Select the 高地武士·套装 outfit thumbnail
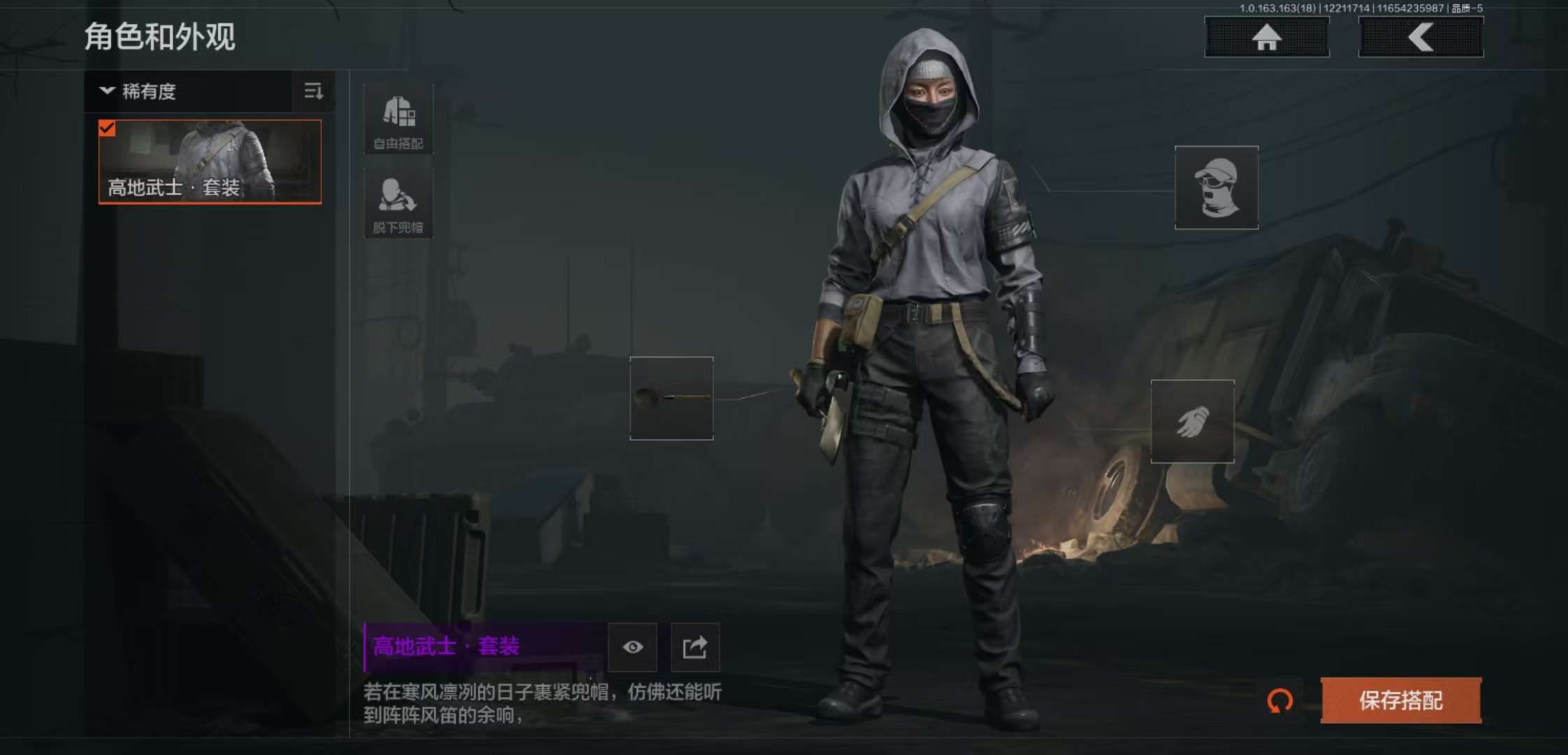1568x755 pixels. coord(210,161)
